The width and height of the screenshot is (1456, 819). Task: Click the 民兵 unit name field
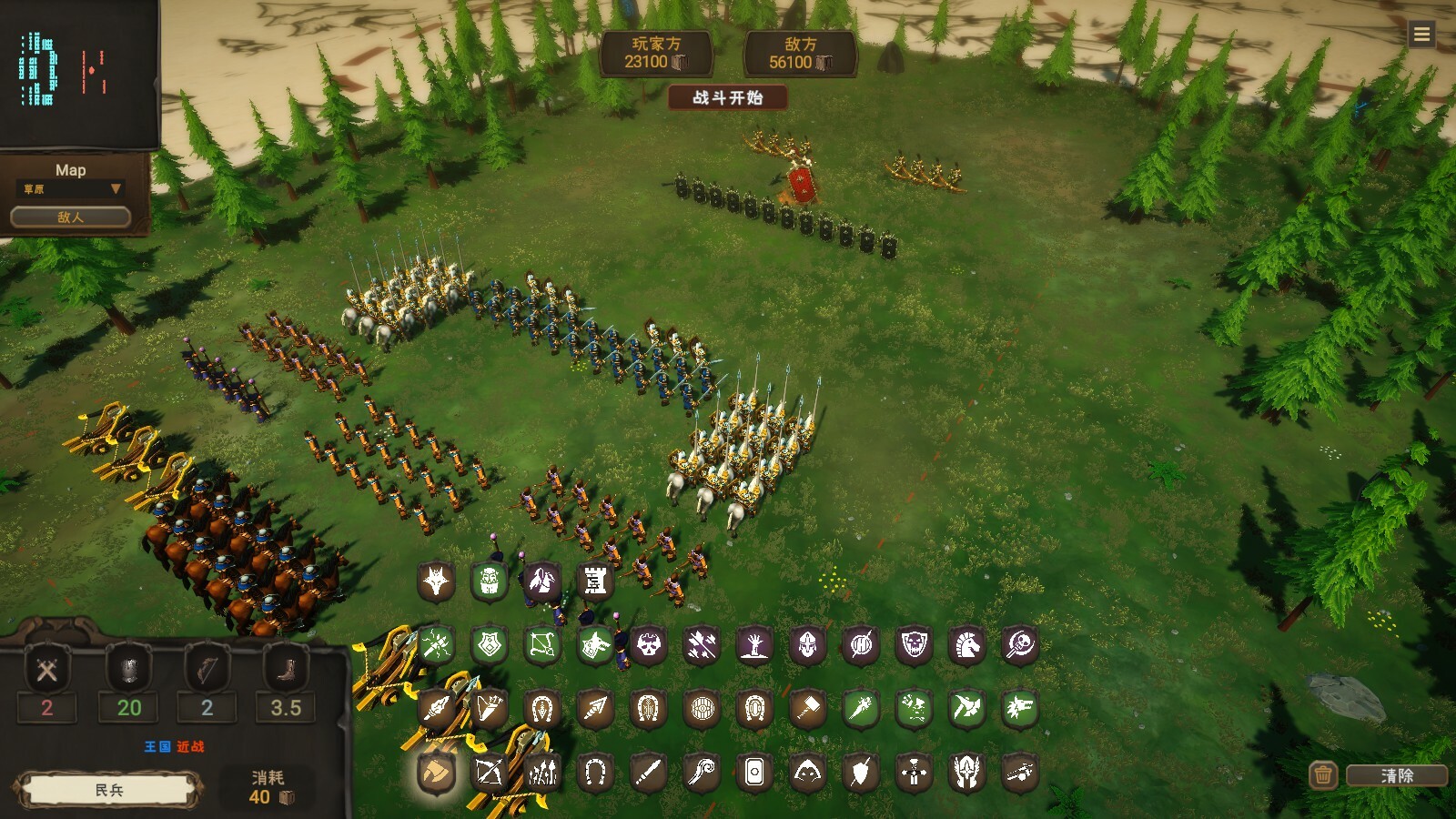[x=109, y=788]
